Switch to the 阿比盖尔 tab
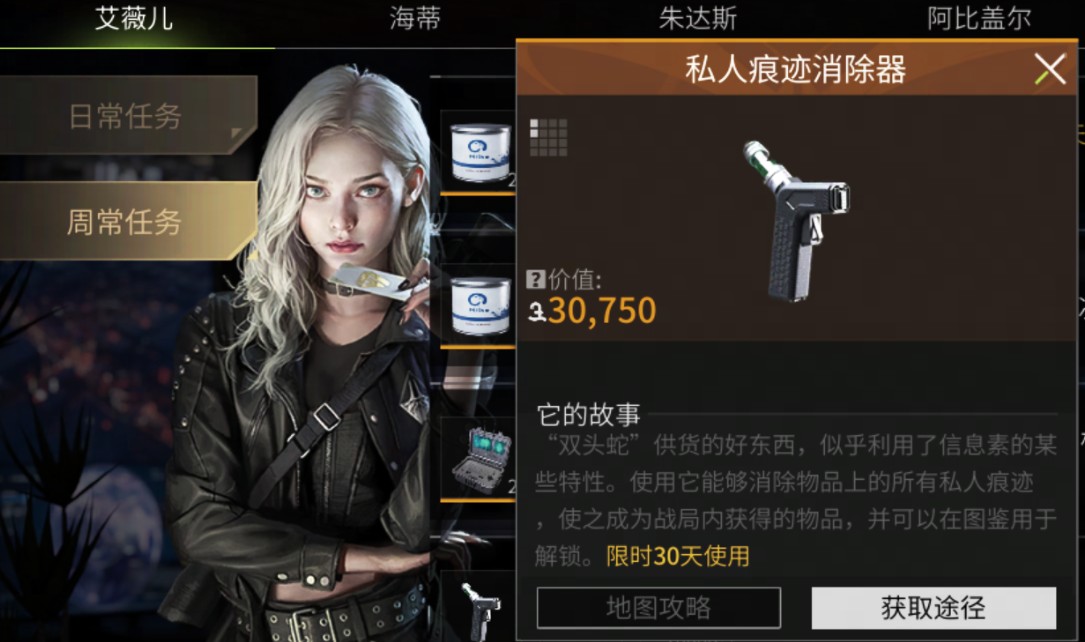Screen dimensions: 1085x642 pos(978,18)
